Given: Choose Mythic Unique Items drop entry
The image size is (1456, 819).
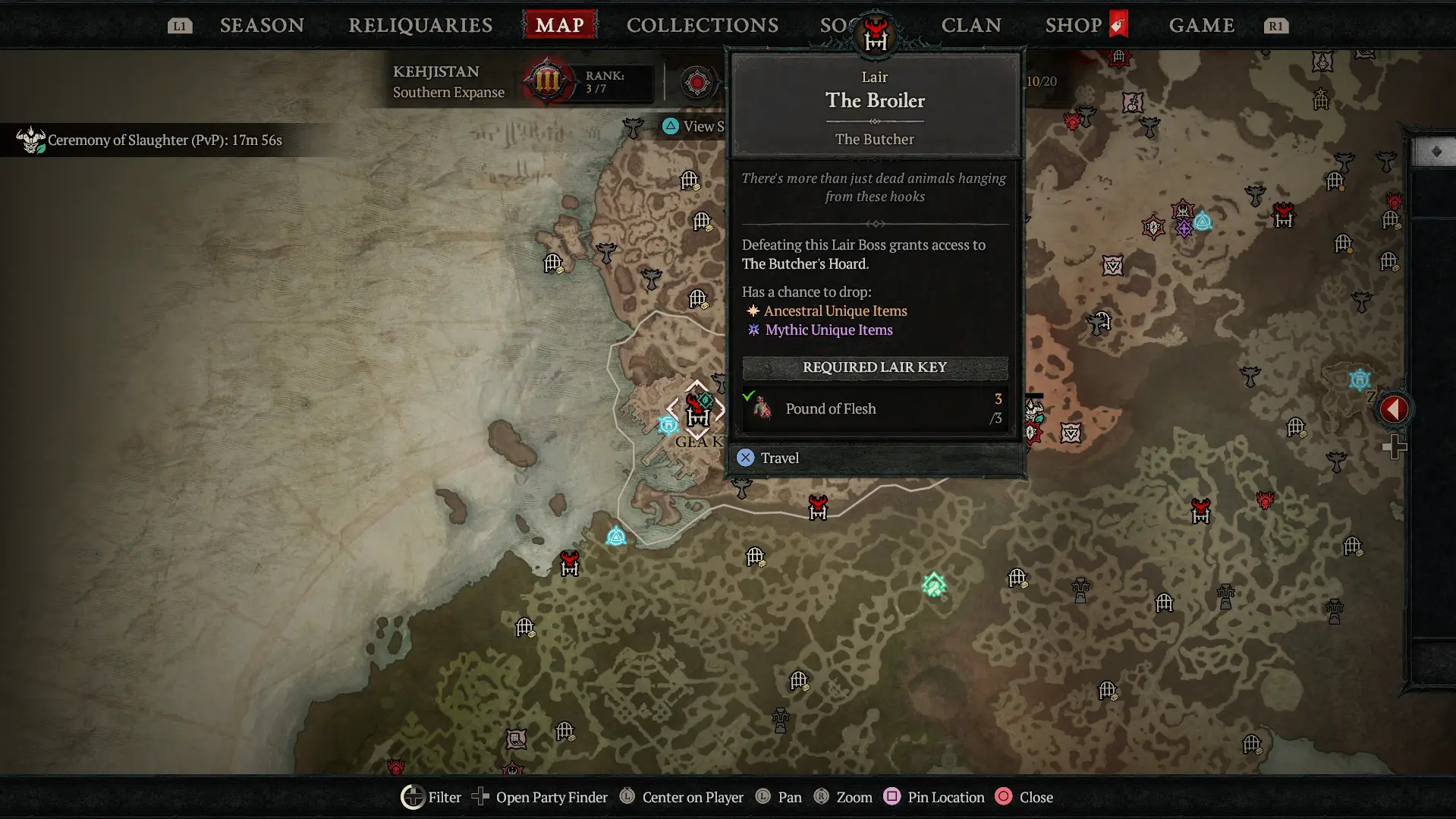Looking at the screenshot, I should pyautogui.click(x=829, y=329).
